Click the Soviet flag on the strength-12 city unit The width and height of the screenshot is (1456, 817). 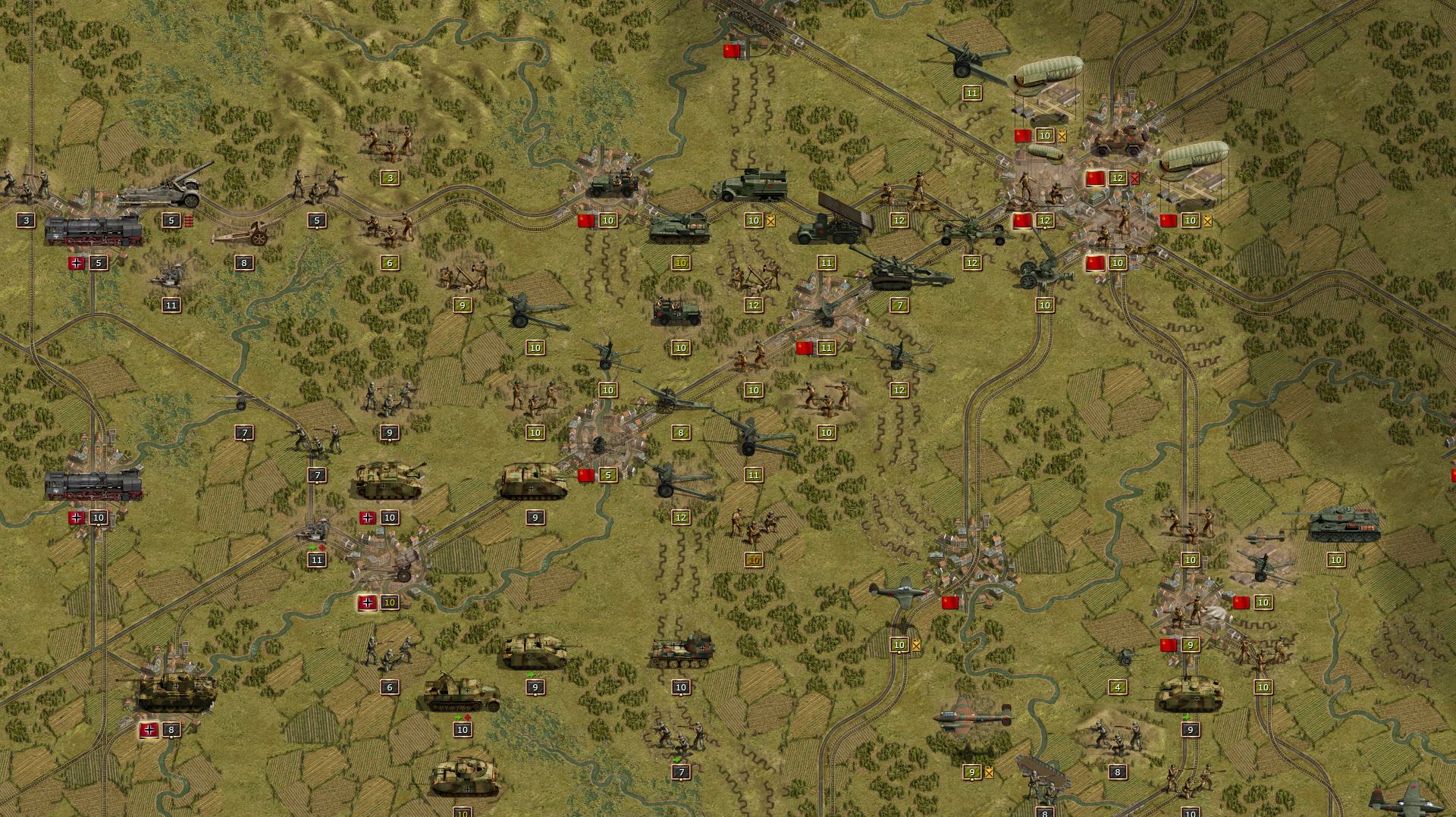click(x=1094, y=180)
